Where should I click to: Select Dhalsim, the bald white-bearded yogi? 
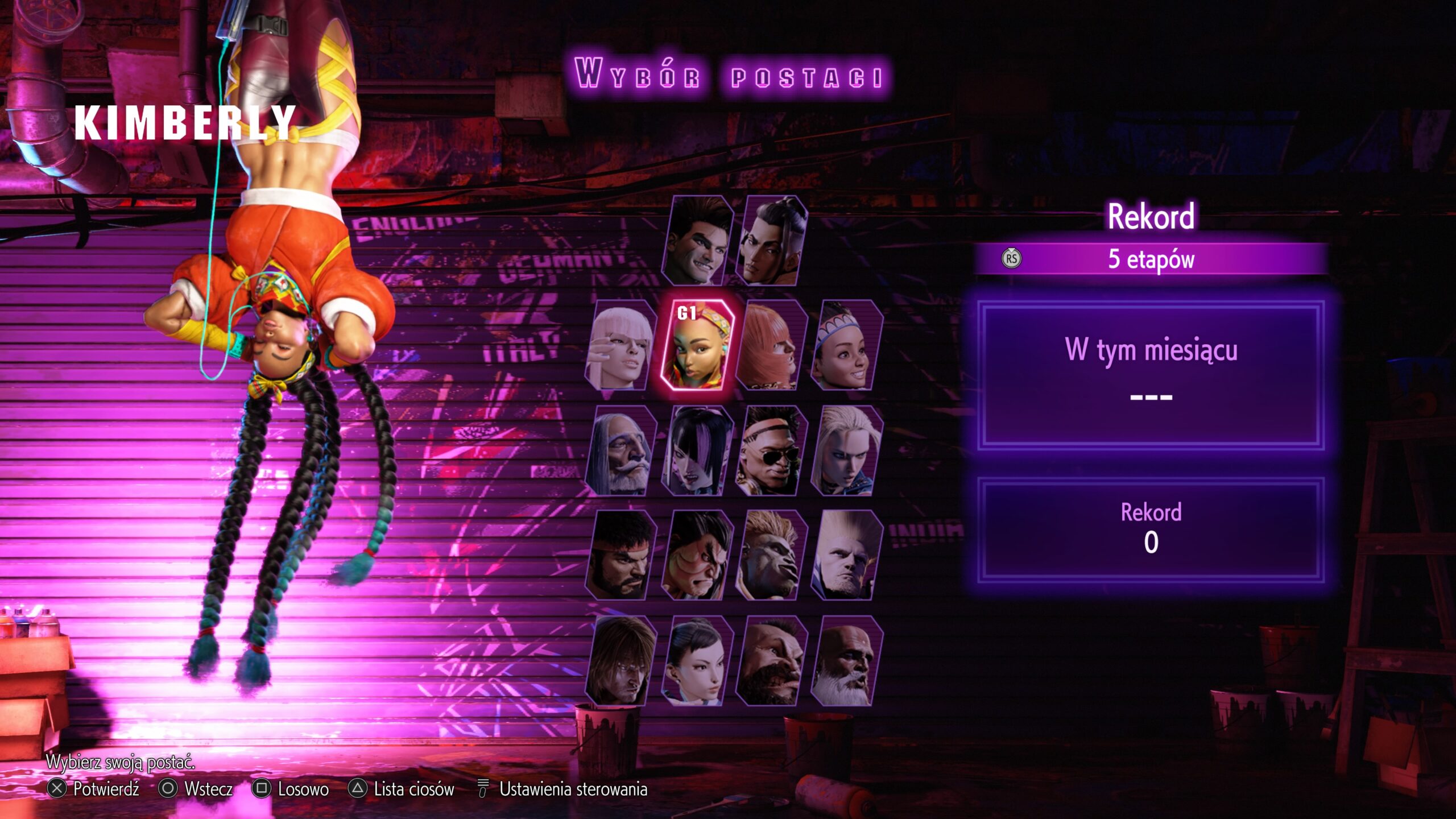pos(846,661)
